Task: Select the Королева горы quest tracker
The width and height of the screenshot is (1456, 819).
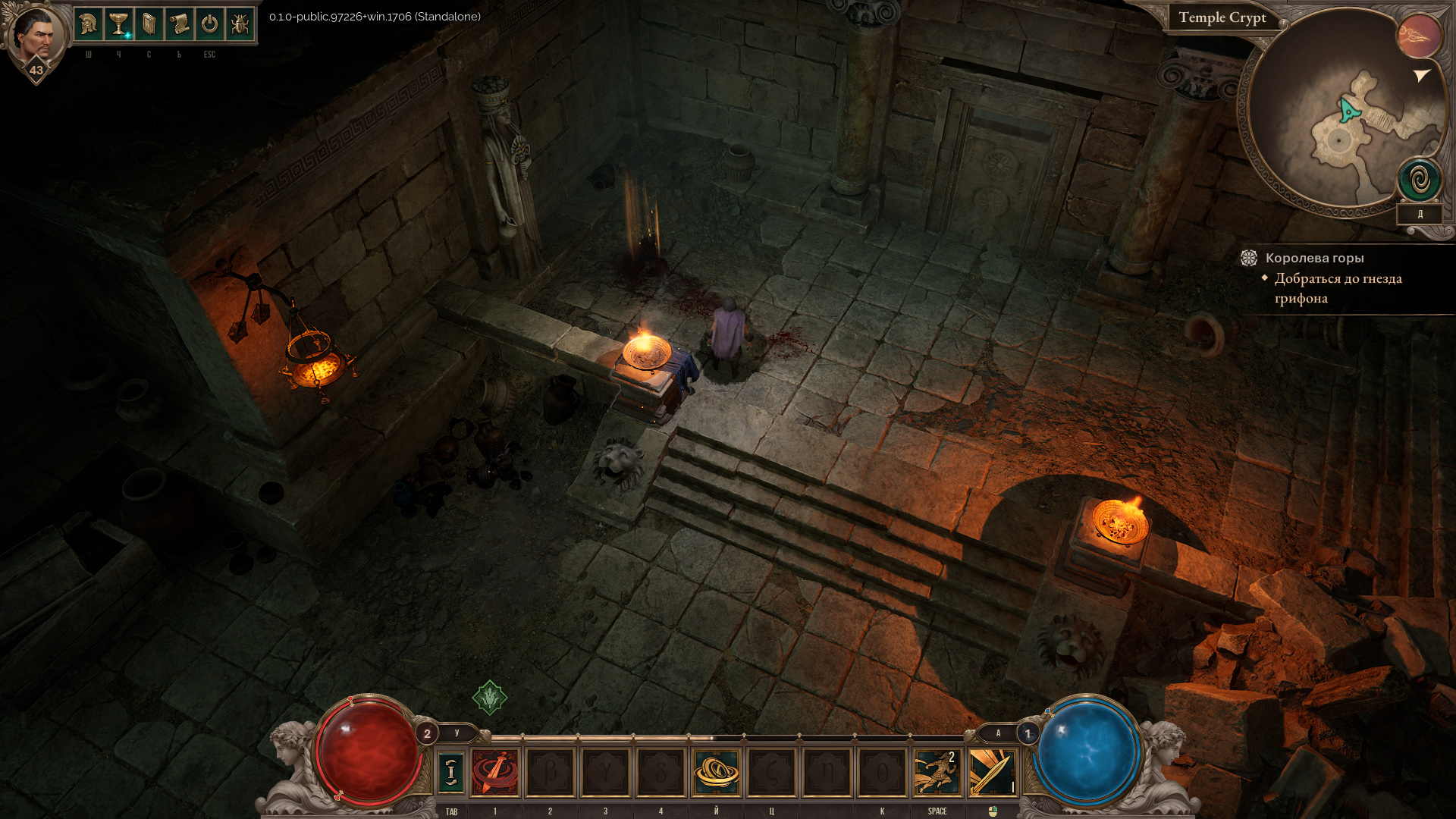Action: click(x=1314, y=258)
